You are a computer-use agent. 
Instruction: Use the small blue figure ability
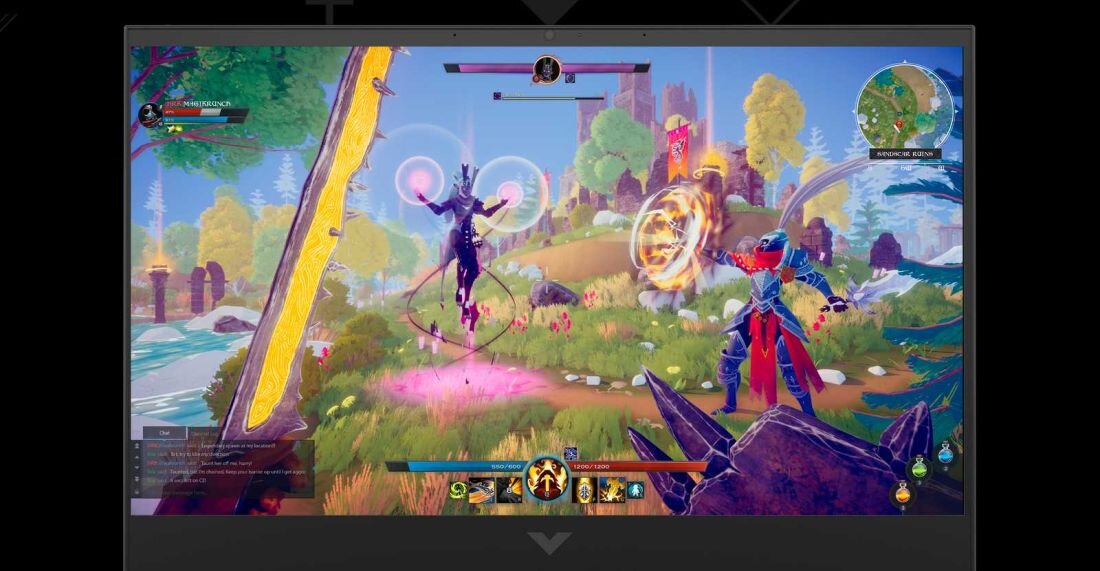(x=635, y=490)
